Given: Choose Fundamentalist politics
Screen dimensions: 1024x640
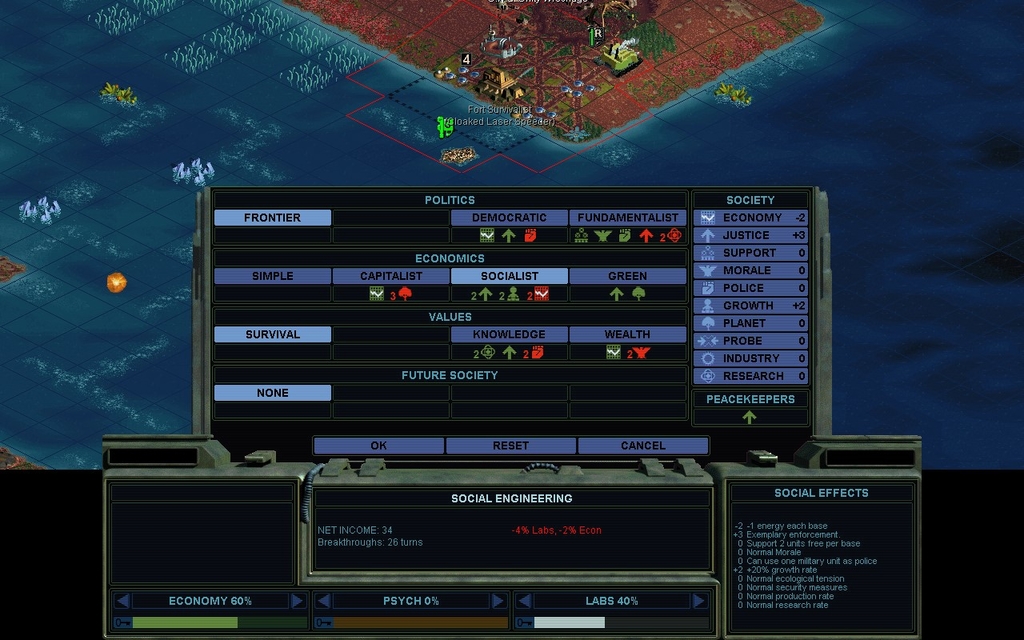Looking at the screenshot, I should pyautogui.click(x=627, y=217).
